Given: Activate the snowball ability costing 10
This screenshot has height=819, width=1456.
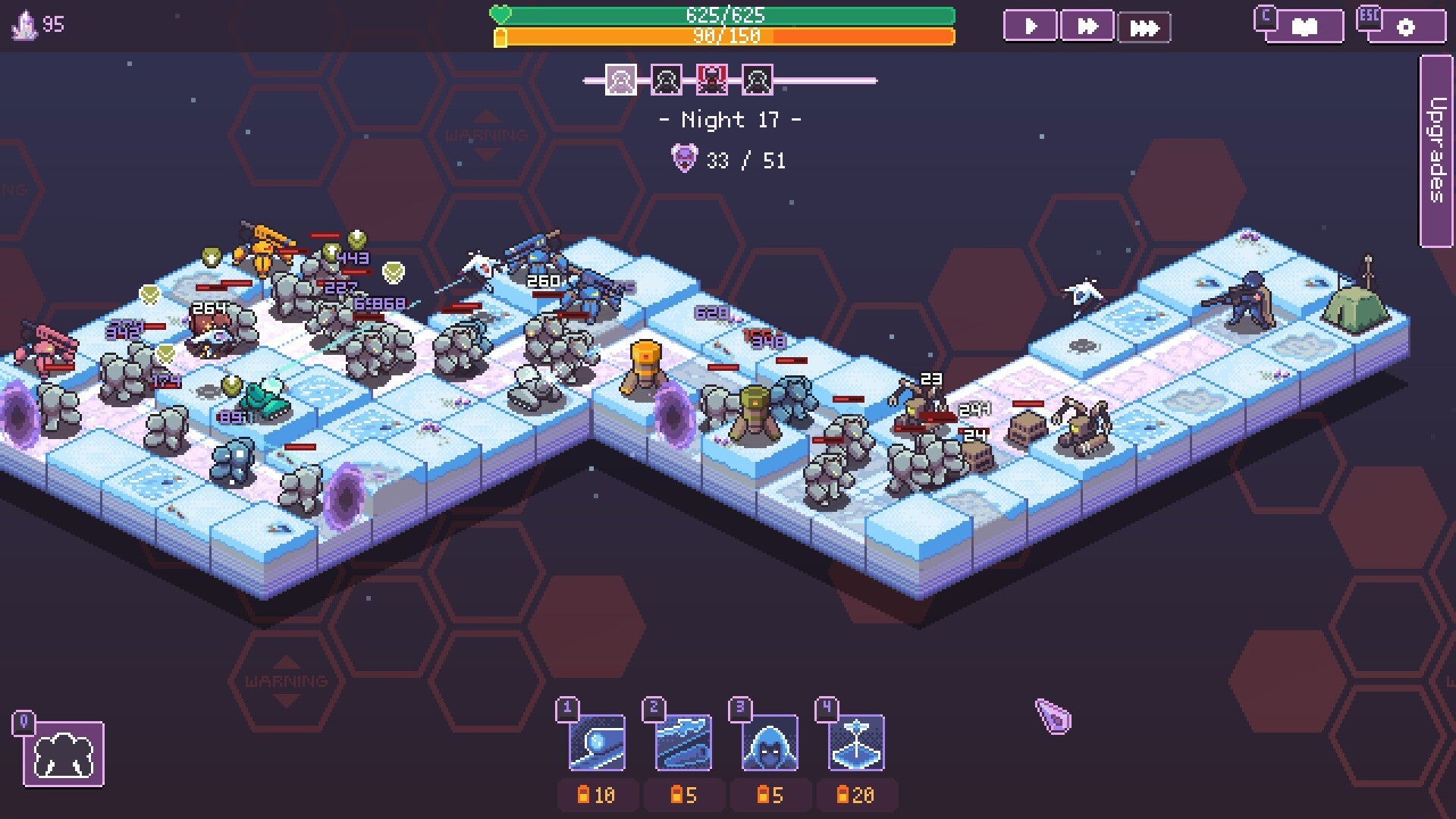Looking at the screenshot, I should tap(598, 742).
